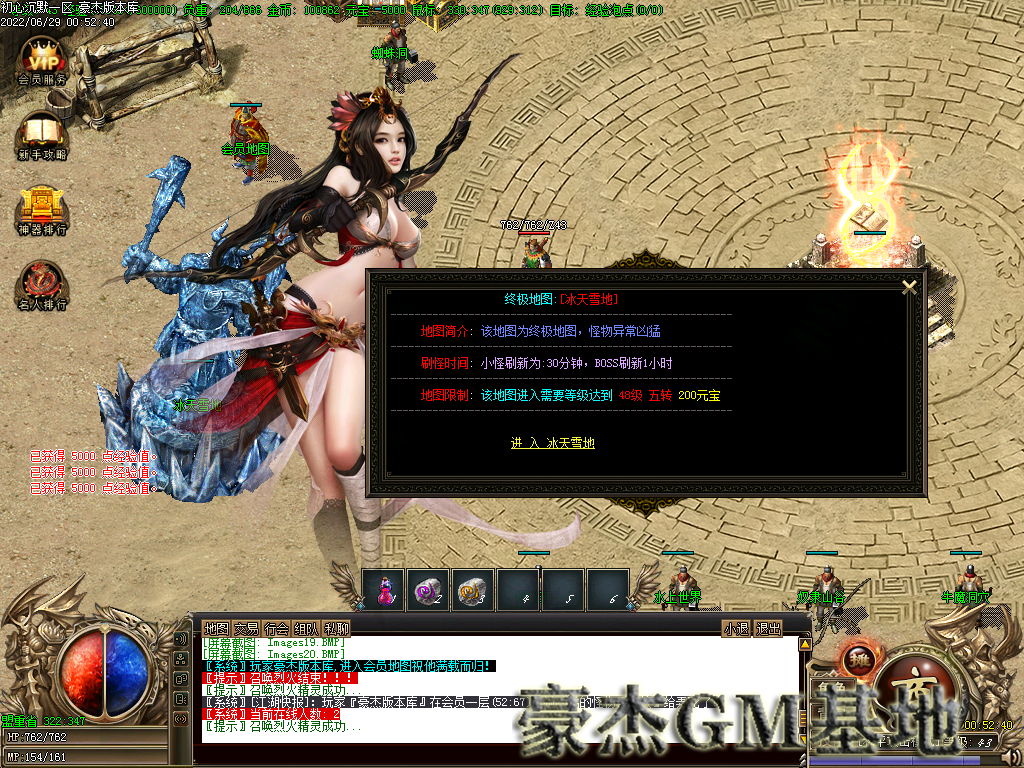
Task: Close the 冰天雪地 map dialog
Action: (909, 287)
